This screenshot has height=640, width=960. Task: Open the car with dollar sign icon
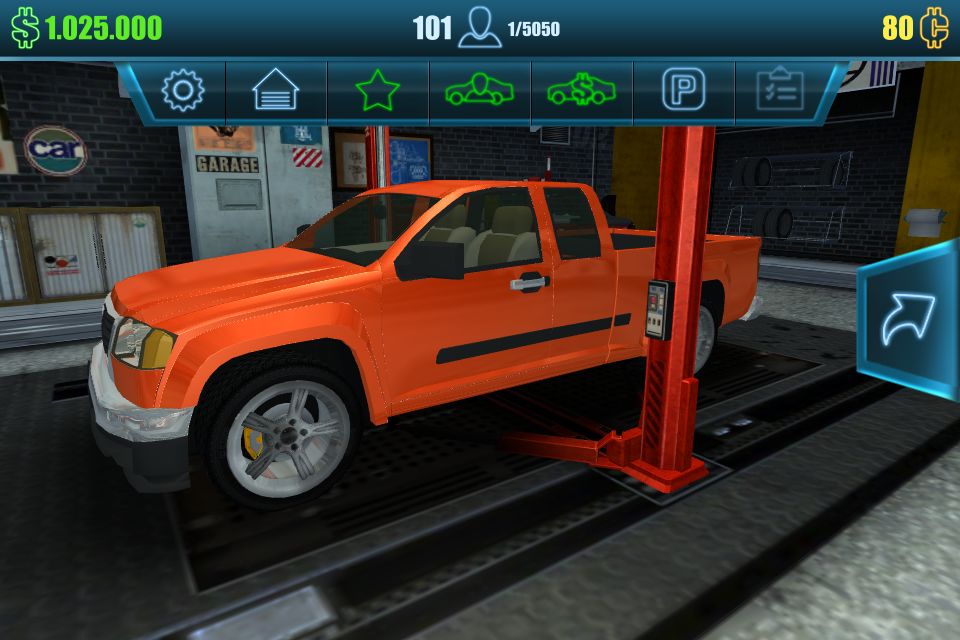[582, 91]
